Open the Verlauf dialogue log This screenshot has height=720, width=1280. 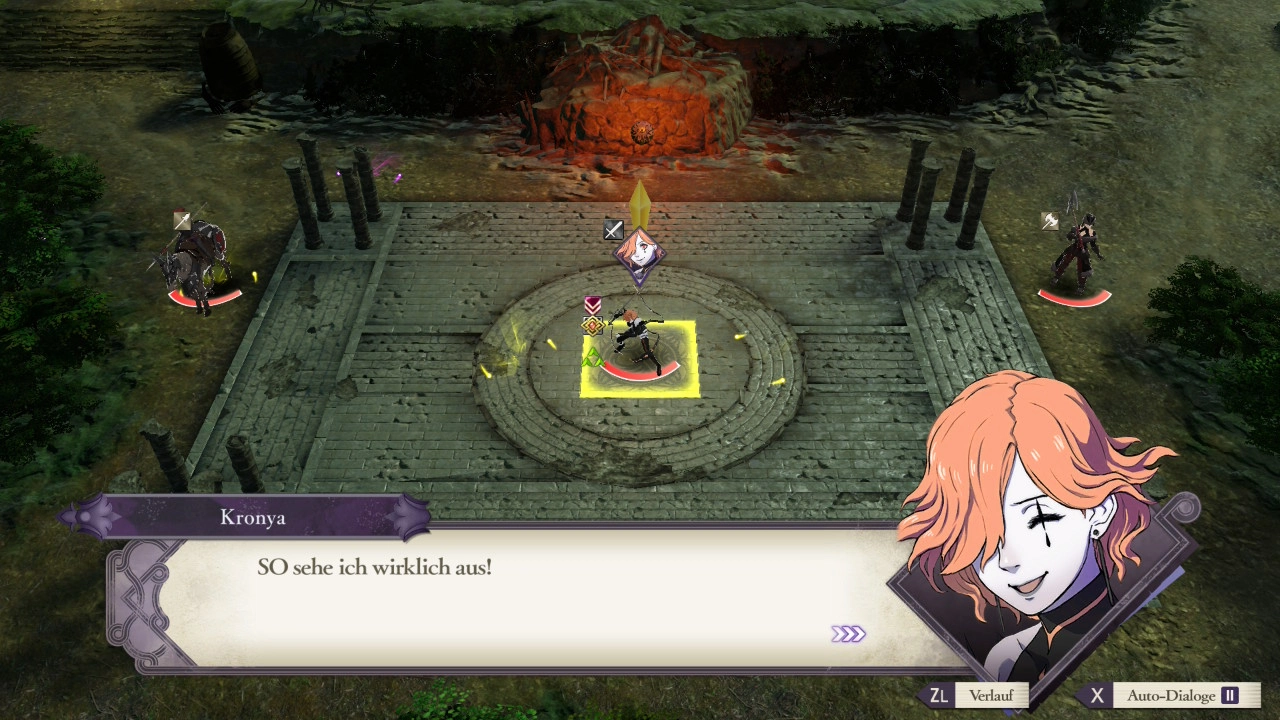(x=976, y=696)
